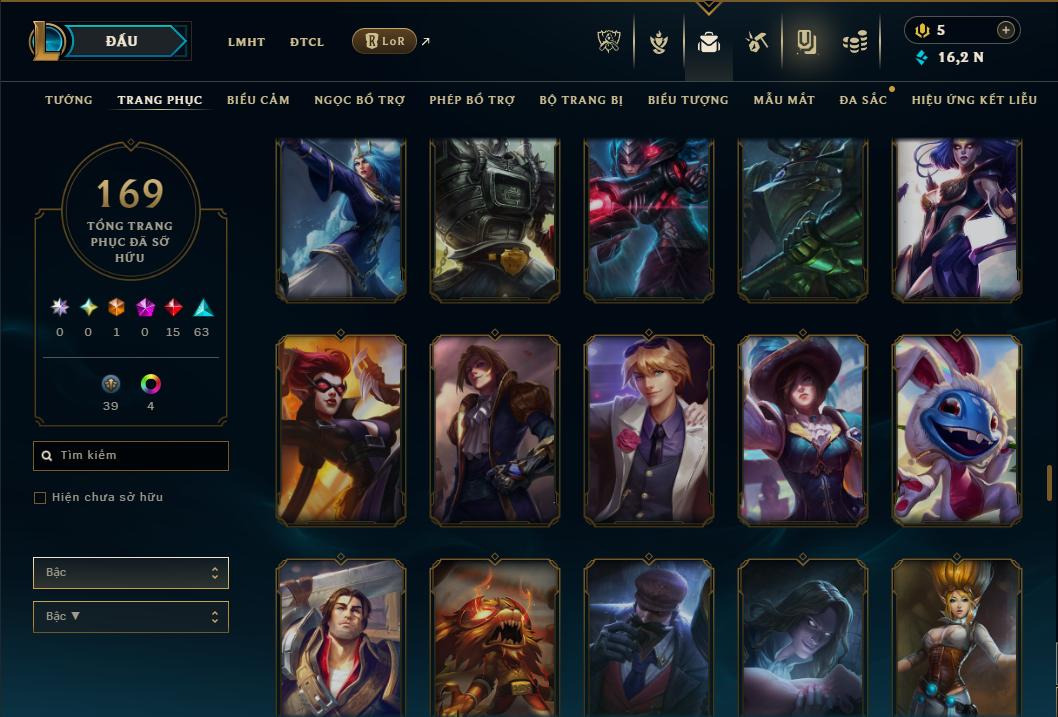The height and width of the screenshot is (717, 1058).
Task: Select the blond man in white suit skin
Action: [x=649, y=429]
